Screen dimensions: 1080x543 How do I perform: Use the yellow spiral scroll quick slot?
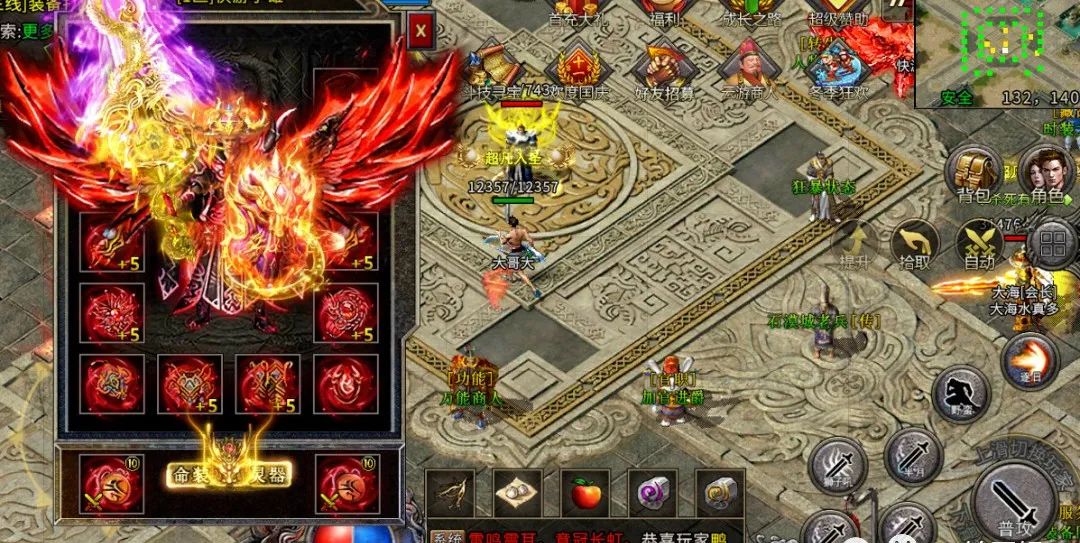click(719, 492)
